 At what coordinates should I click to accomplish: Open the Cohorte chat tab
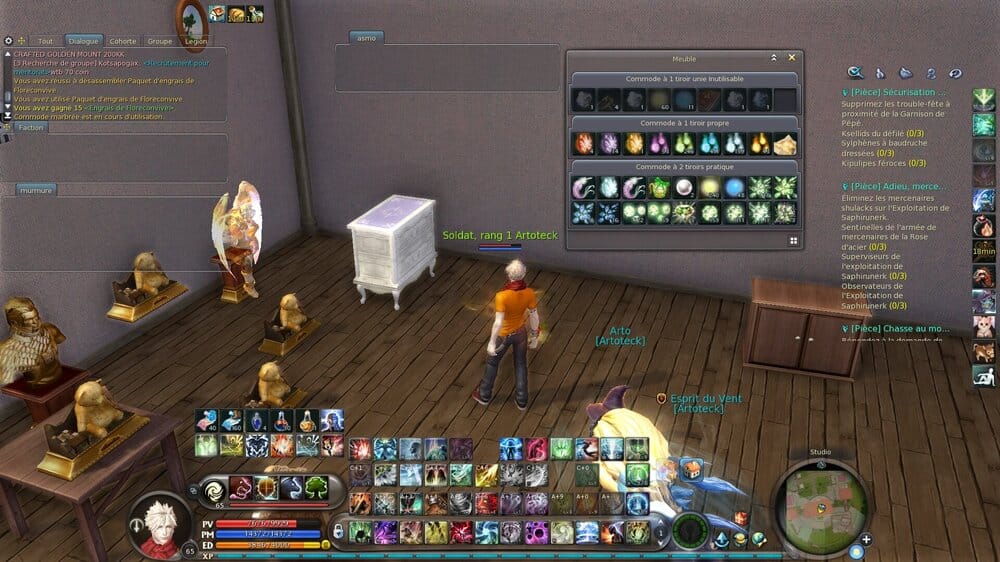pos(123,41)
